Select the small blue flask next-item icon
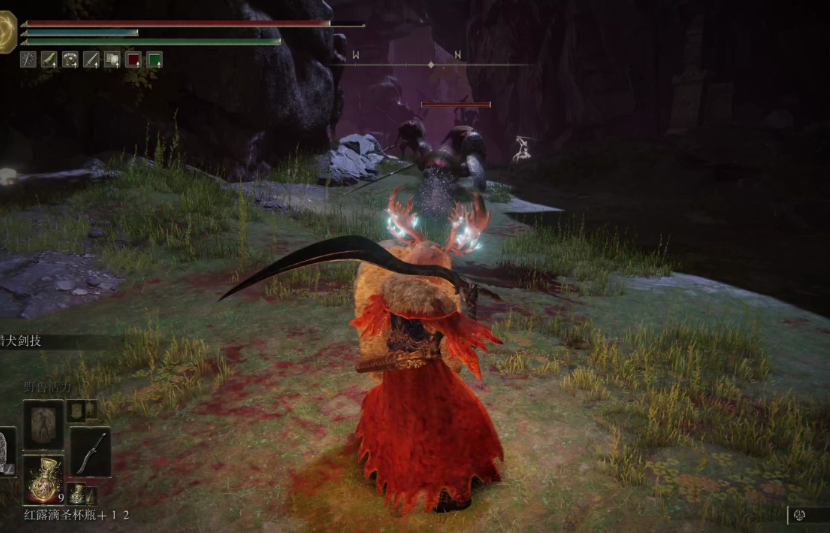This screenshot has height=533, width=830. pyautogui.click(x=76, y=494)
